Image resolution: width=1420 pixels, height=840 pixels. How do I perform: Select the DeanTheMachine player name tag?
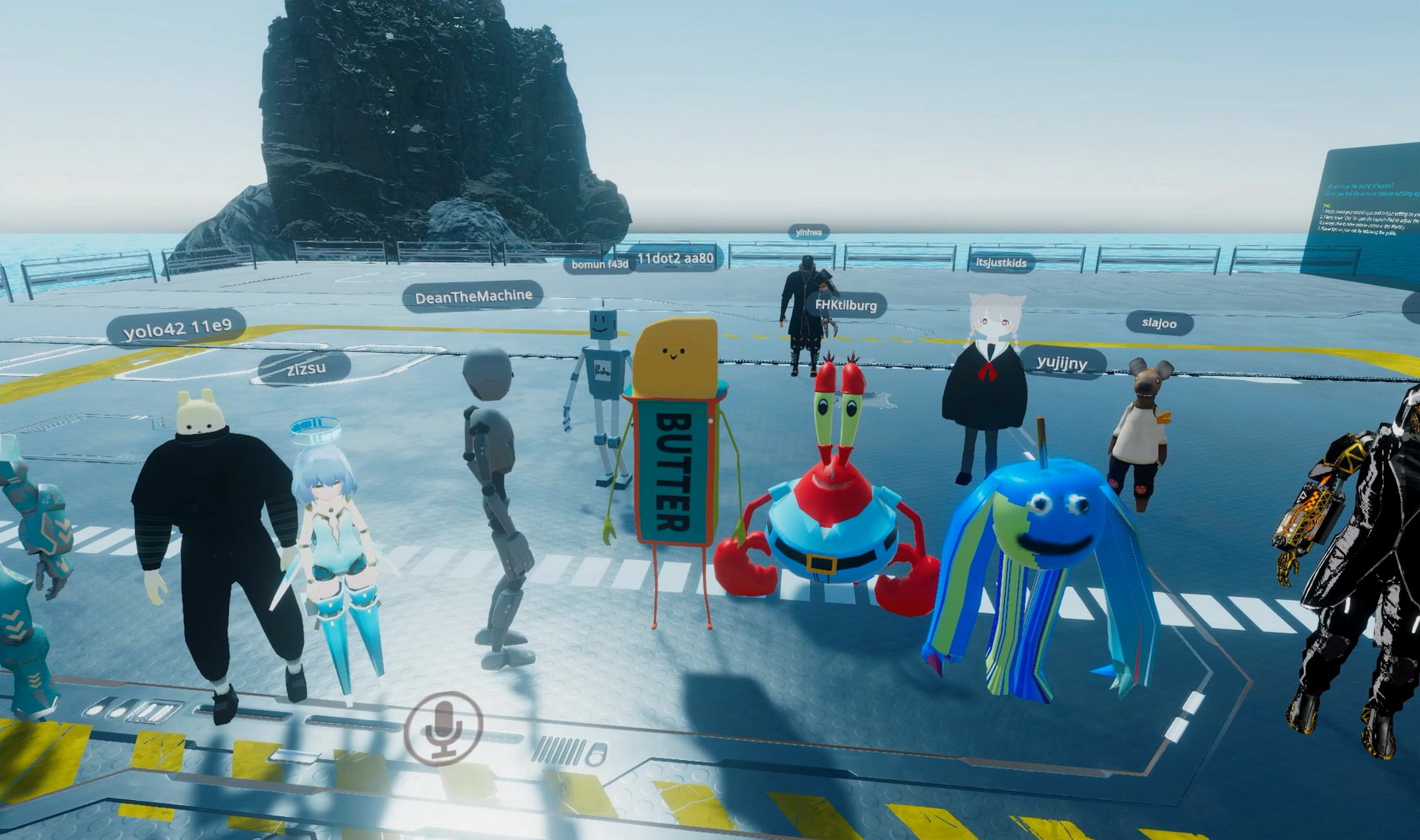(473, 297)
